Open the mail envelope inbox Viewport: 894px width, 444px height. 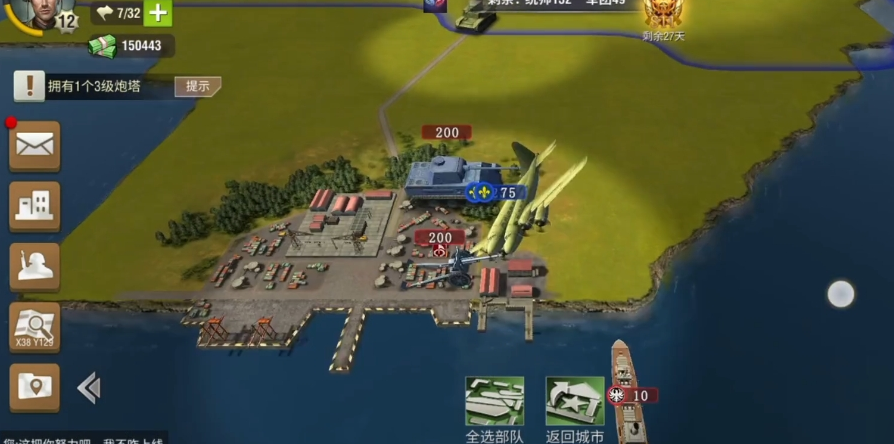[35, 147]
